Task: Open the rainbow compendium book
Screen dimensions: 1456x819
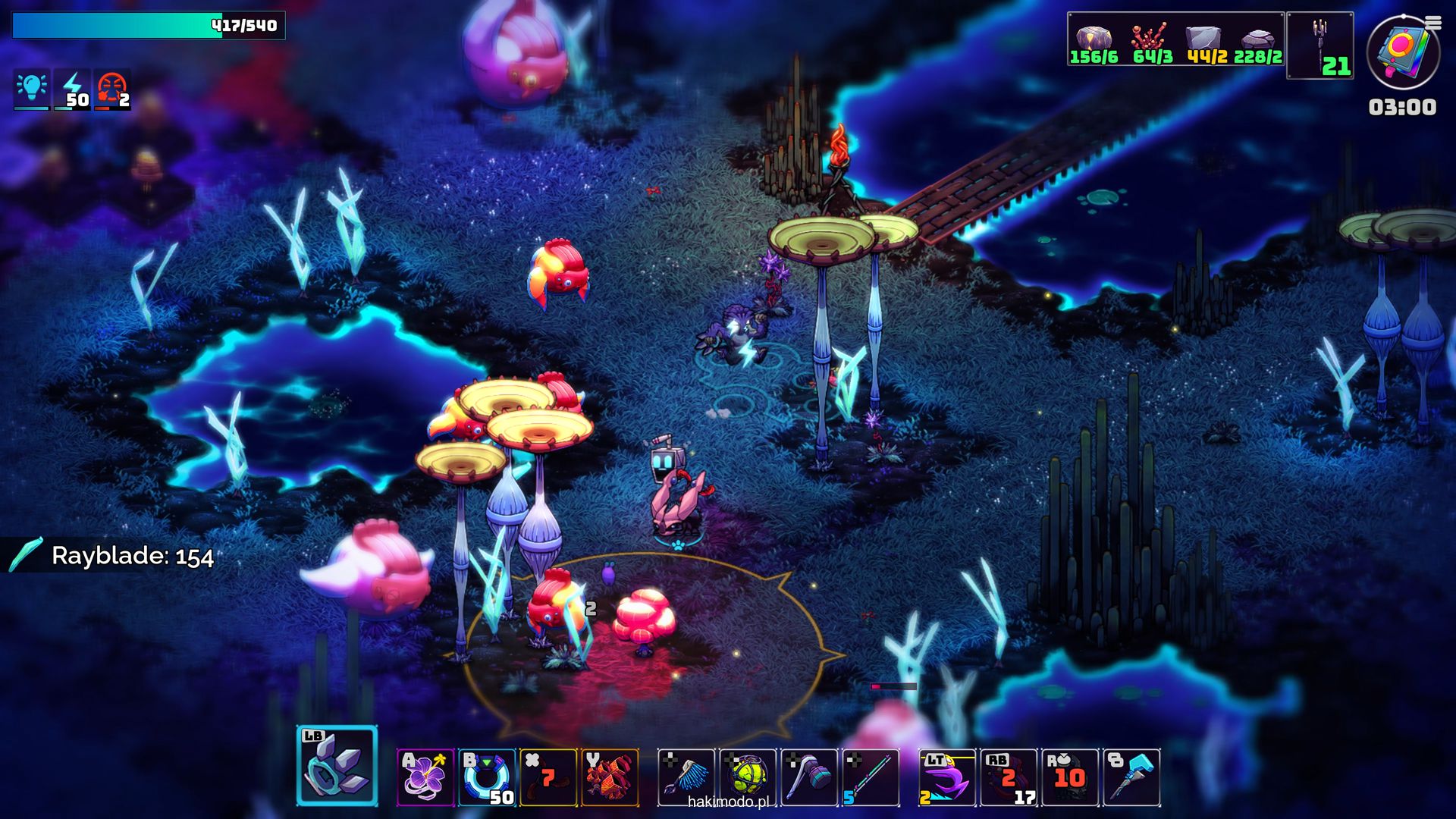Action: click(x=1403, y=52)
